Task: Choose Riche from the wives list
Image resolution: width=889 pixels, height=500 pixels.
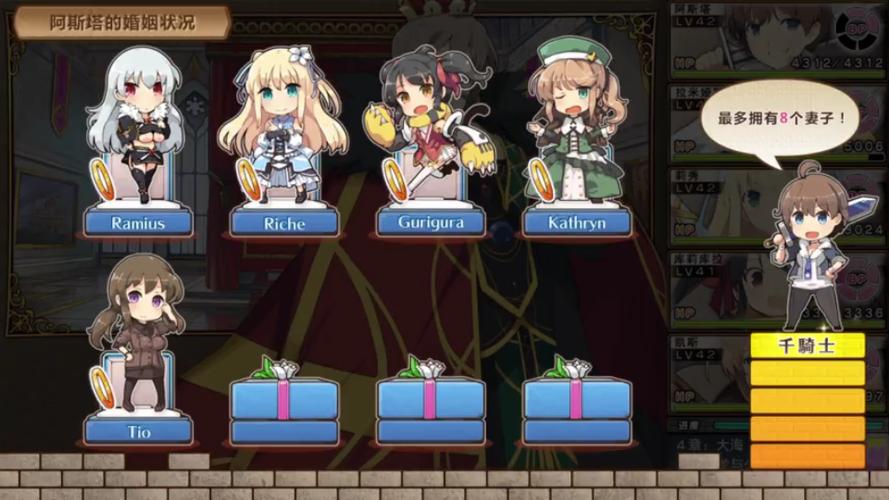Action: 284,221
